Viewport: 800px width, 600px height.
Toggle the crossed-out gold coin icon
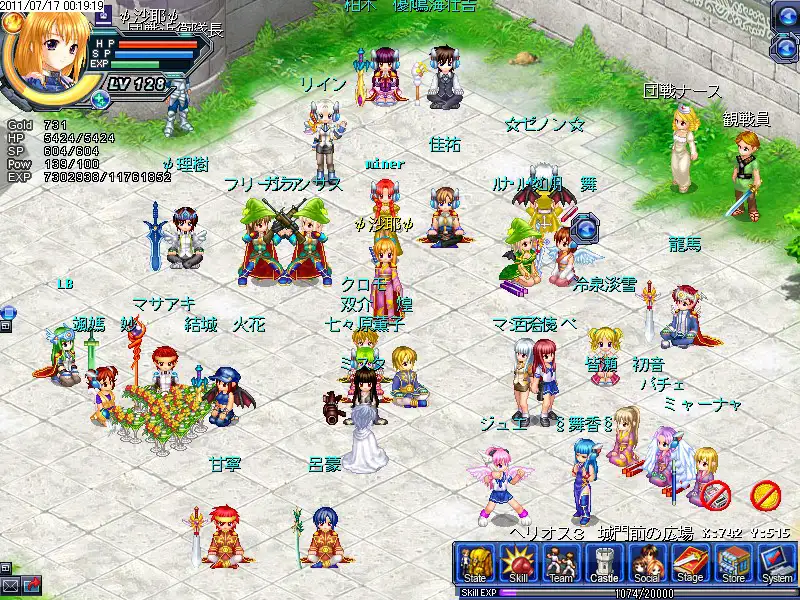tap(765, 493)
